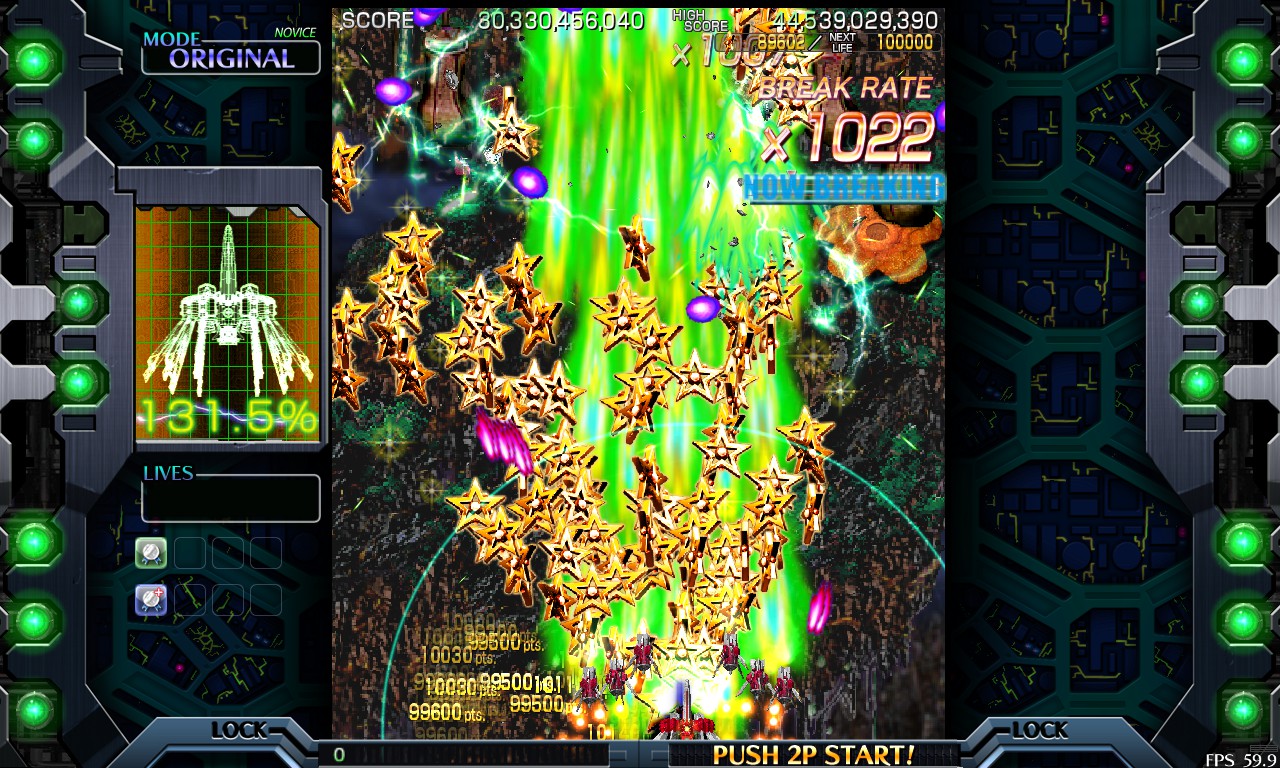Click the PUSH 2P START! banner
This screenshot has width=1280, height=768.
tap(812, 754)
